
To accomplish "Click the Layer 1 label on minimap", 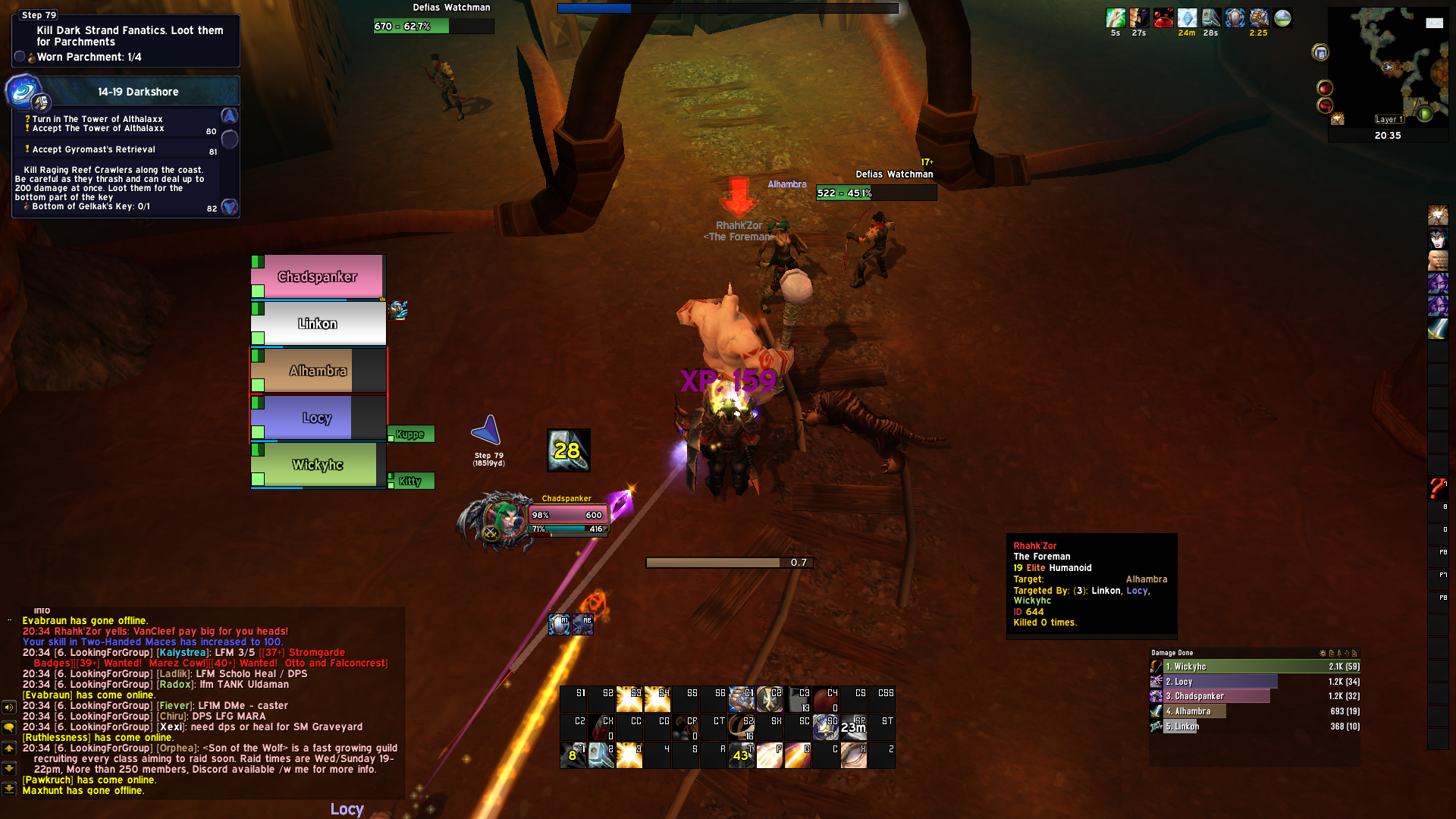I will 1389,119.
